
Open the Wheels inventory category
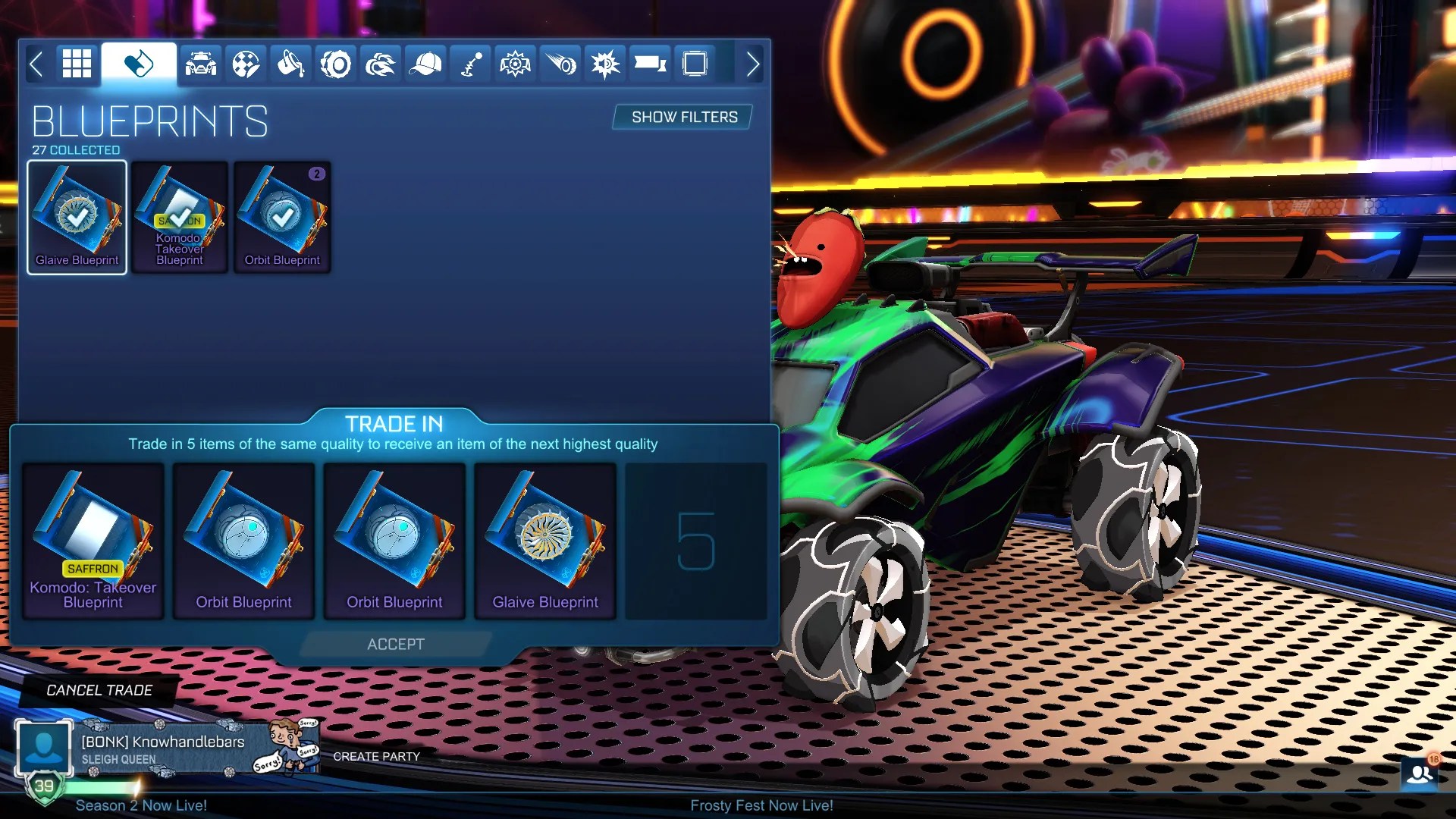[334, 64]
